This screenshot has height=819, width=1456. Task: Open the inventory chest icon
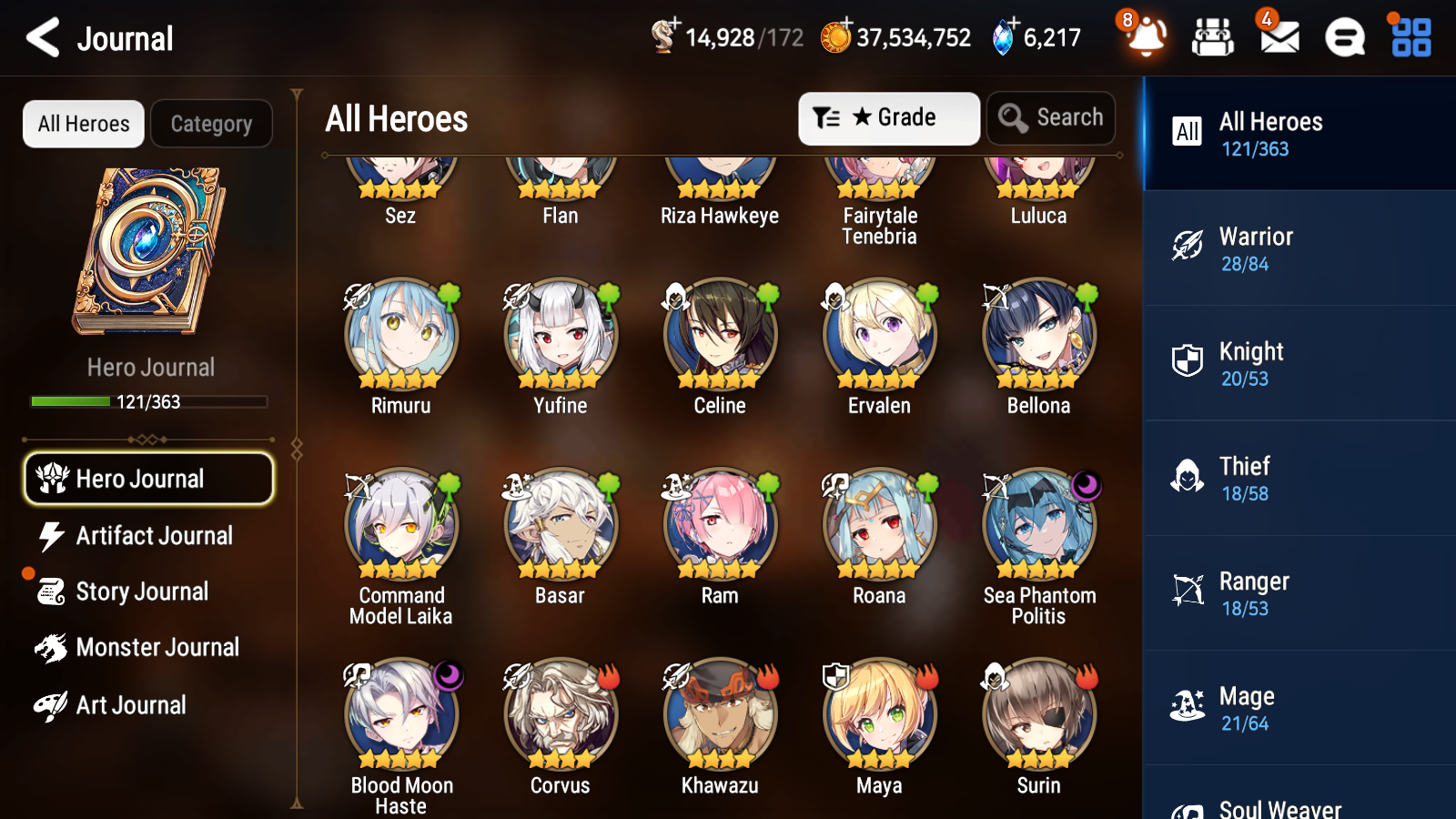[x=1213, y=38]
